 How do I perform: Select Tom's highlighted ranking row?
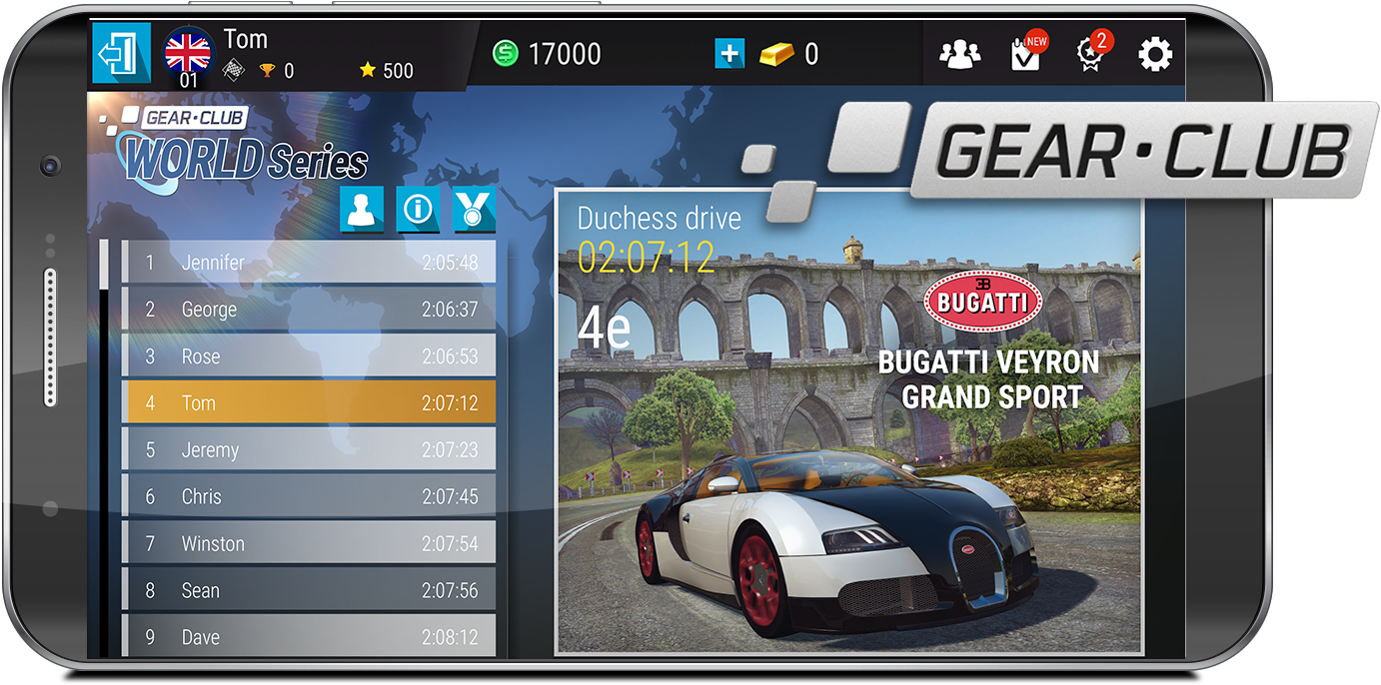tap(309, 403)
